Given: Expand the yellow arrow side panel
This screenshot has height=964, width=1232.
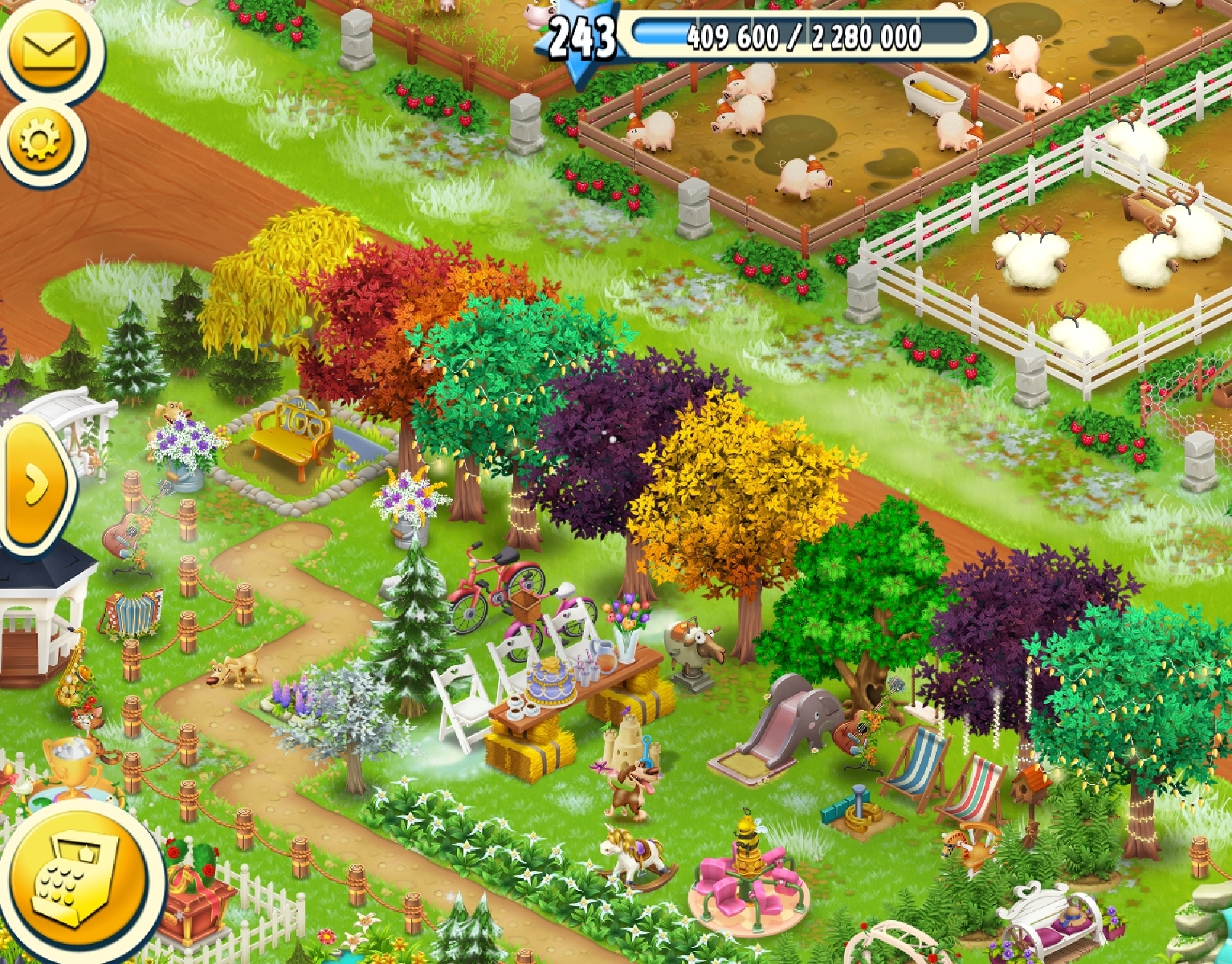Looking at the screenshot, I should coord(35,484).
